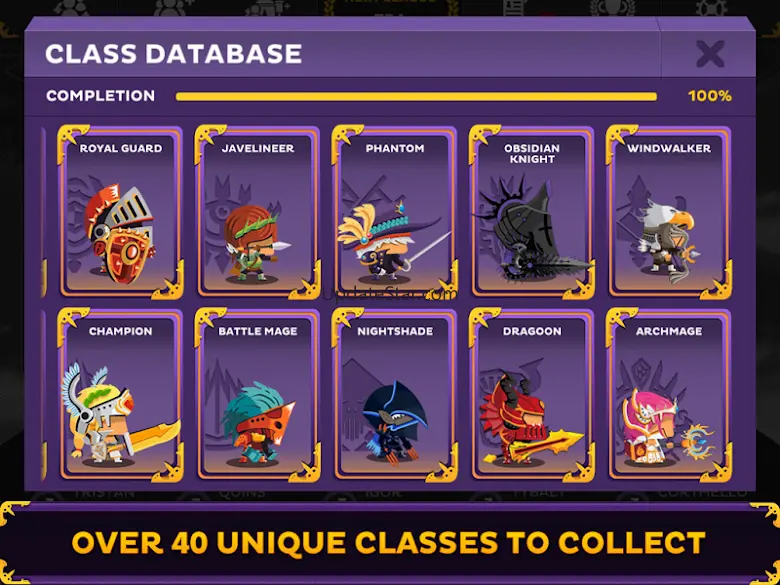The image size is (780, 585).
Task: Inspect the Archmage class card
Action: 669,395
